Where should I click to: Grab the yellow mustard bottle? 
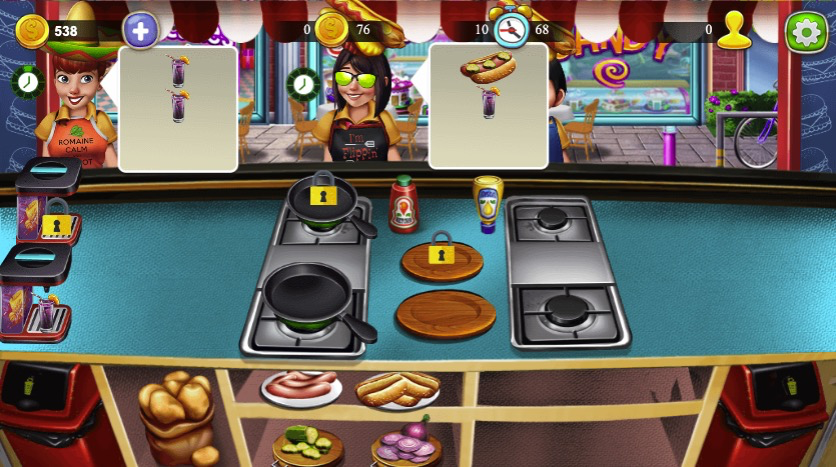[x=487, y=203]
